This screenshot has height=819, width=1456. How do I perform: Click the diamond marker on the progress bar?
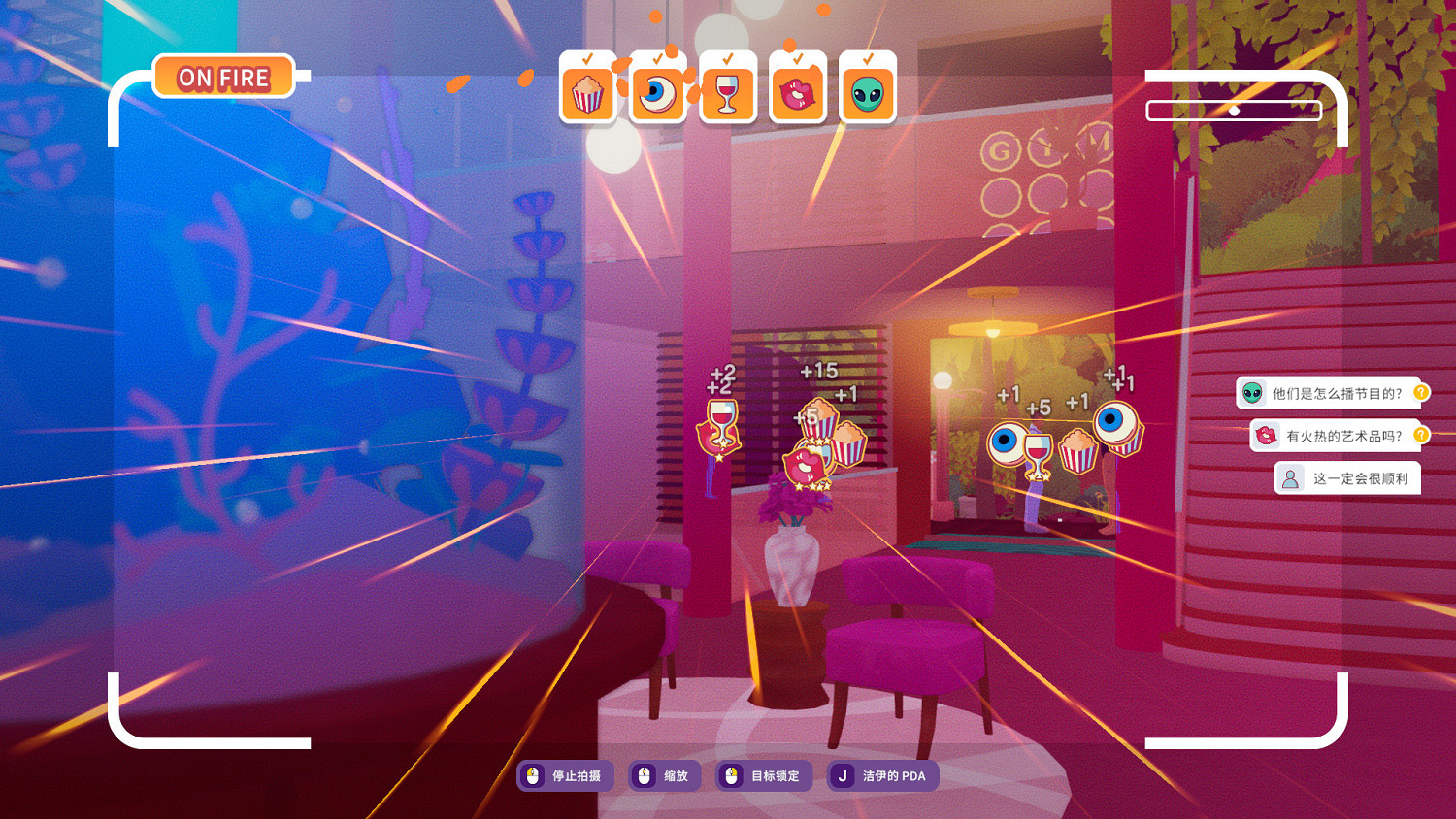(x=1235, y=110)
